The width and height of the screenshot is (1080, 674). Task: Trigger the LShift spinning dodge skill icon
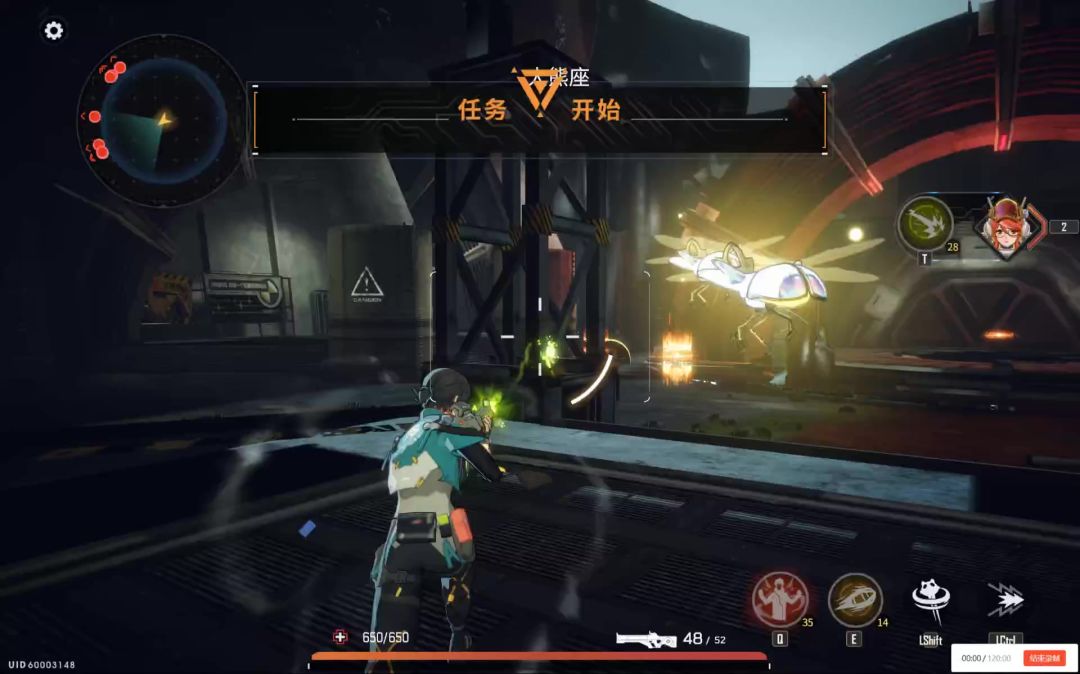point(931,600)
